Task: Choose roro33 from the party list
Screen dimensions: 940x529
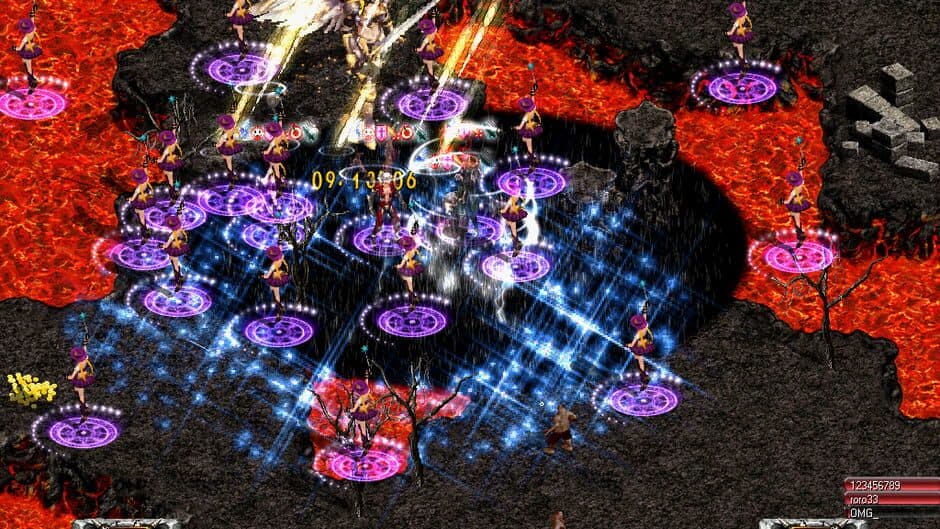Action: tap(890, 499)
